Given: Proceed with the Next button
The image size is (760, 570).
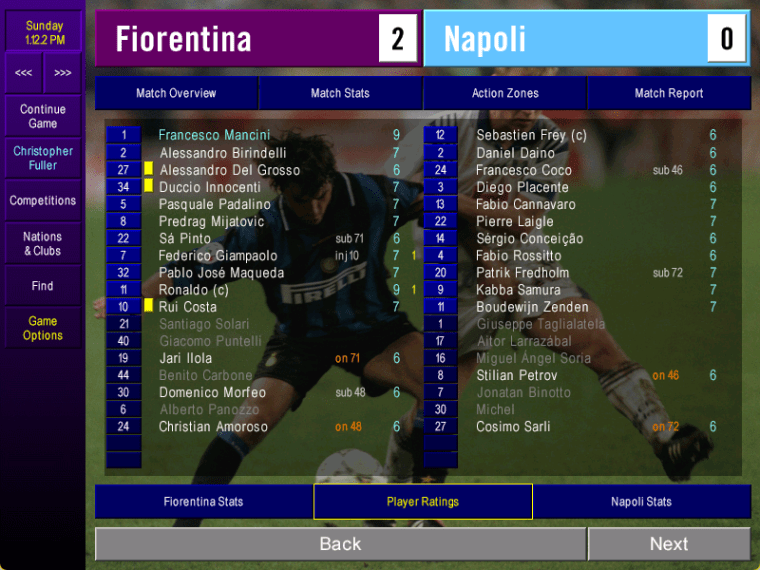Looking at the screenshot, I should 668,544.
